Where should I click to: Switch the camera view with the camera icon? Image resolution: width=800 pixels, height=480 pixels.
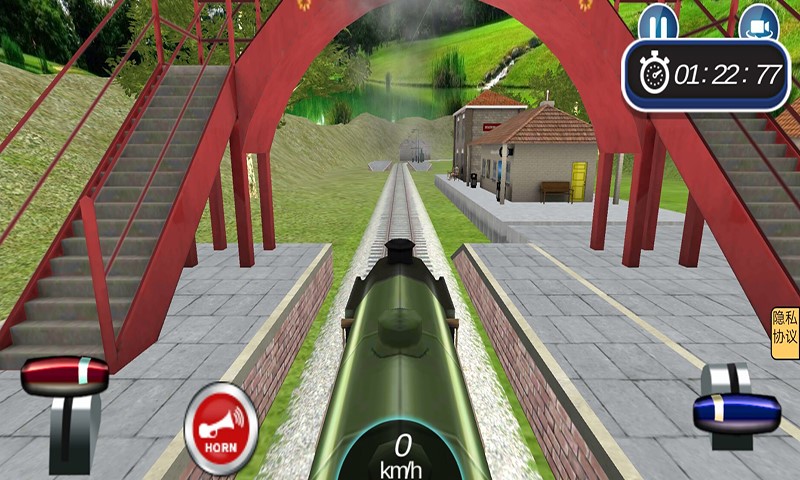758,22
